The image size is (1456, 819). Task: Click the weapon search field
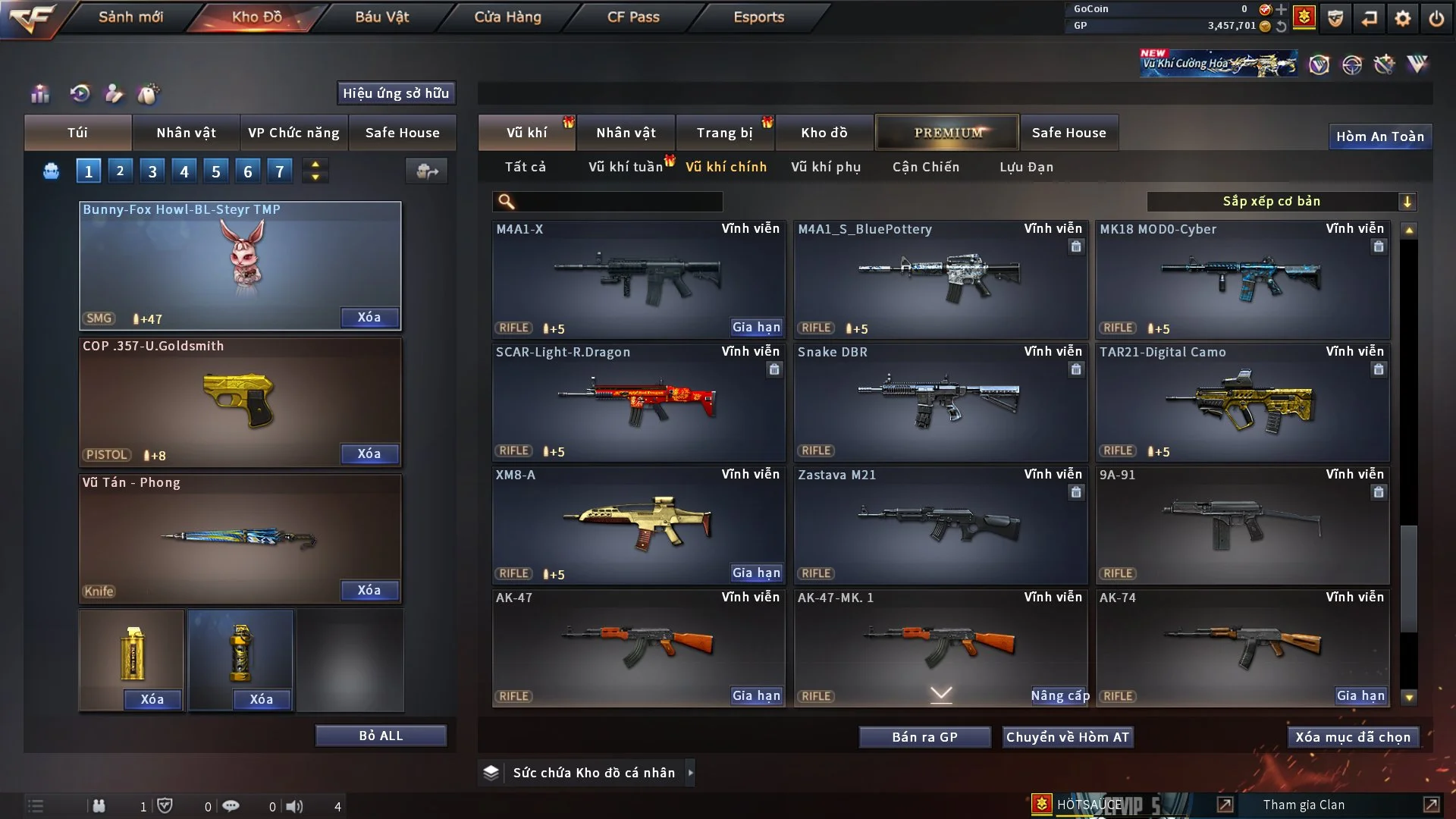pyautogui.click(x=618, y=202)
